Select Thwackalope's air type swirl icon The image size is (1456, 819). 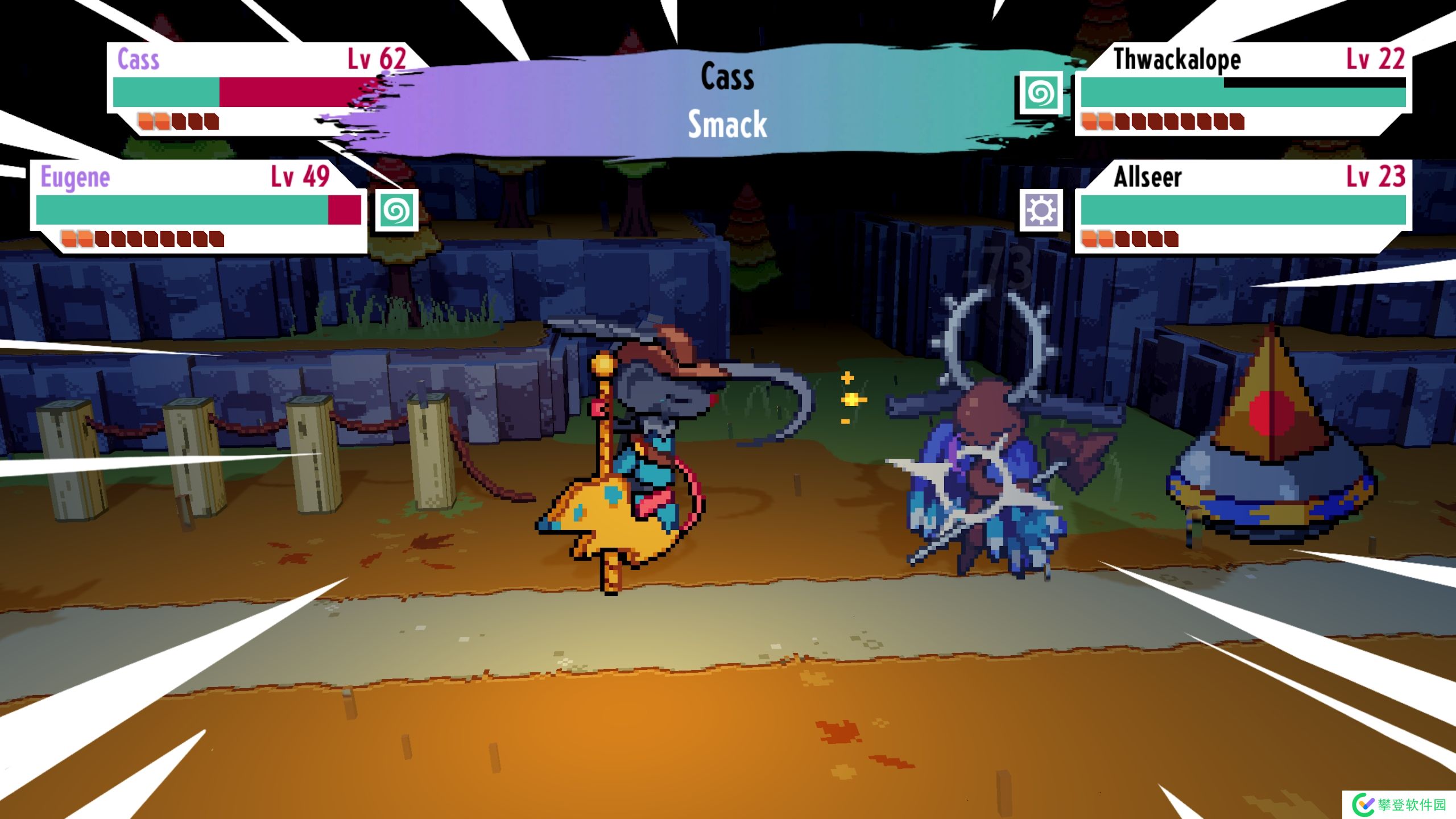tap(1040, 93)
